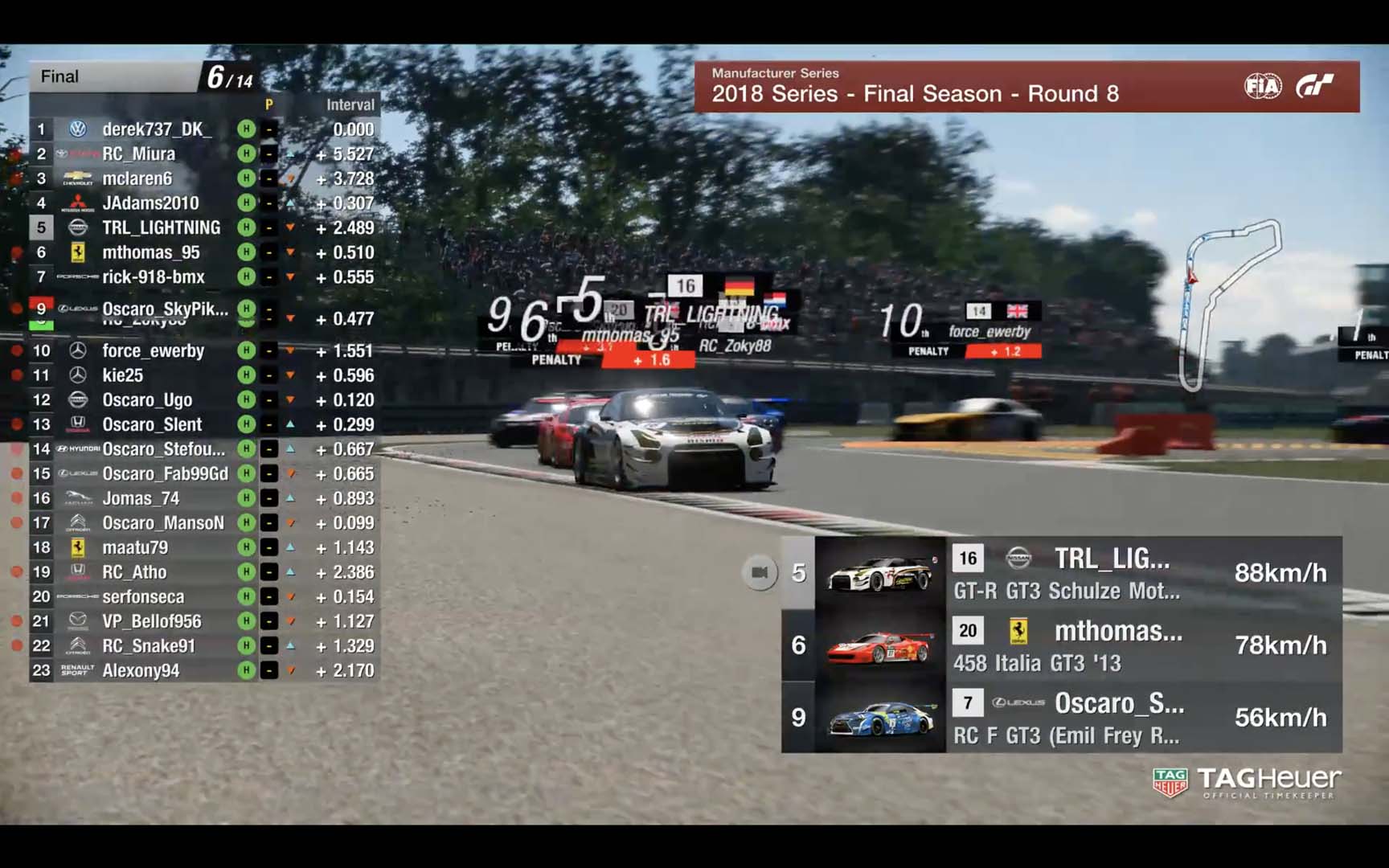Select the highlighted TRL_LIGHTNING row

[x=161, y=228]
